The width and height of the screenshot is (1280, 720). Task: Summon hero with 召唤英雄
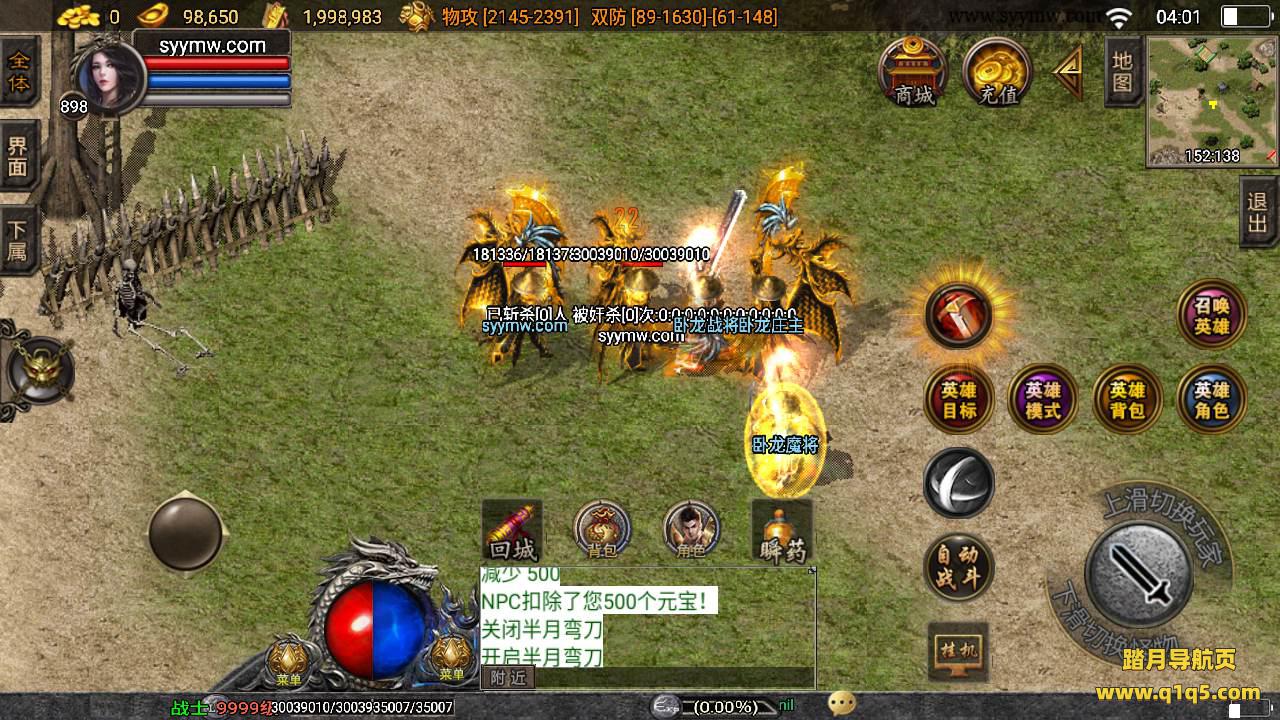click(1212, 314)
